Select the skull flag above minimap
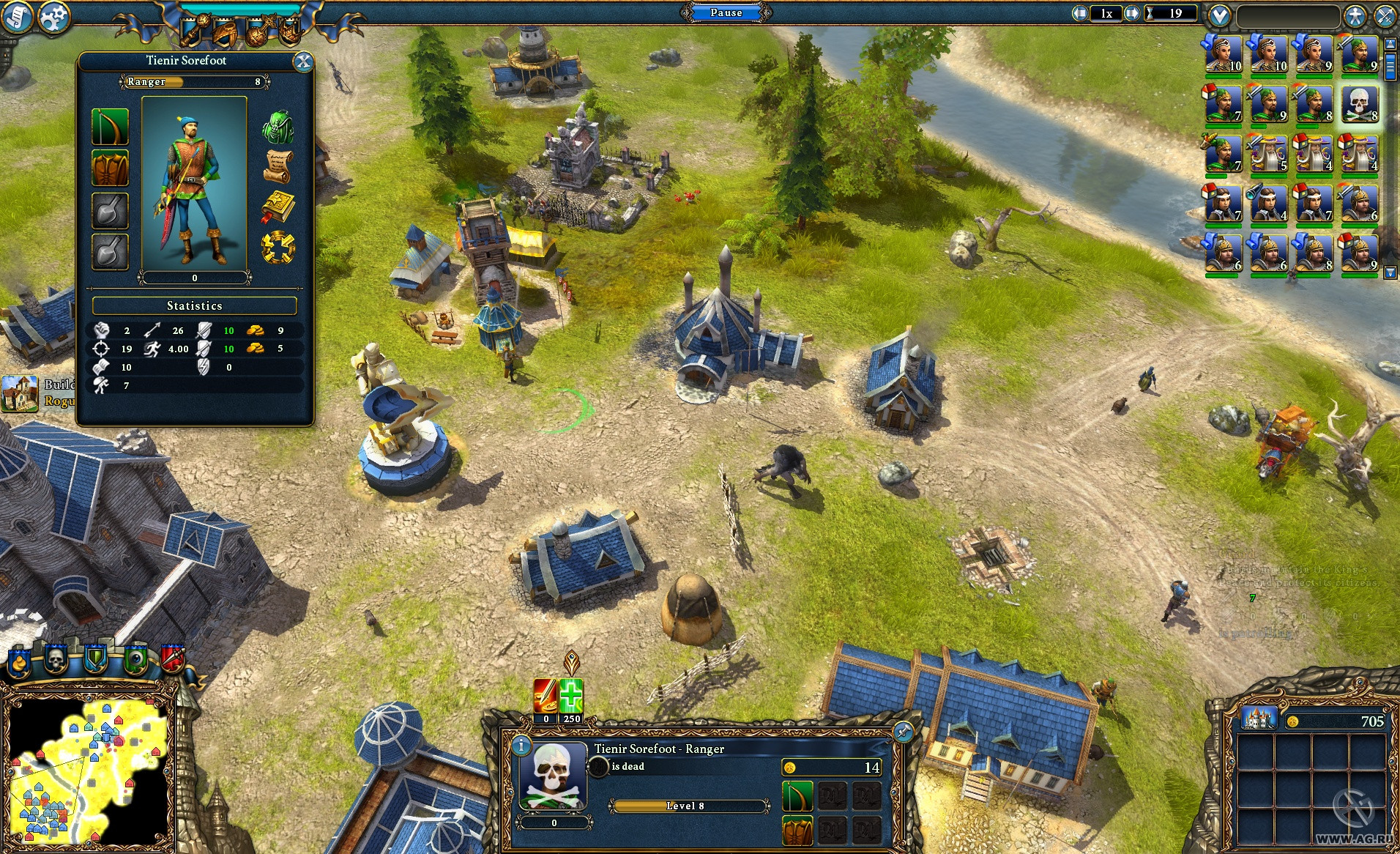Image resolution: width=1400 pixels, height=854 pixels. pyautogui.click(x=56, y=659)
